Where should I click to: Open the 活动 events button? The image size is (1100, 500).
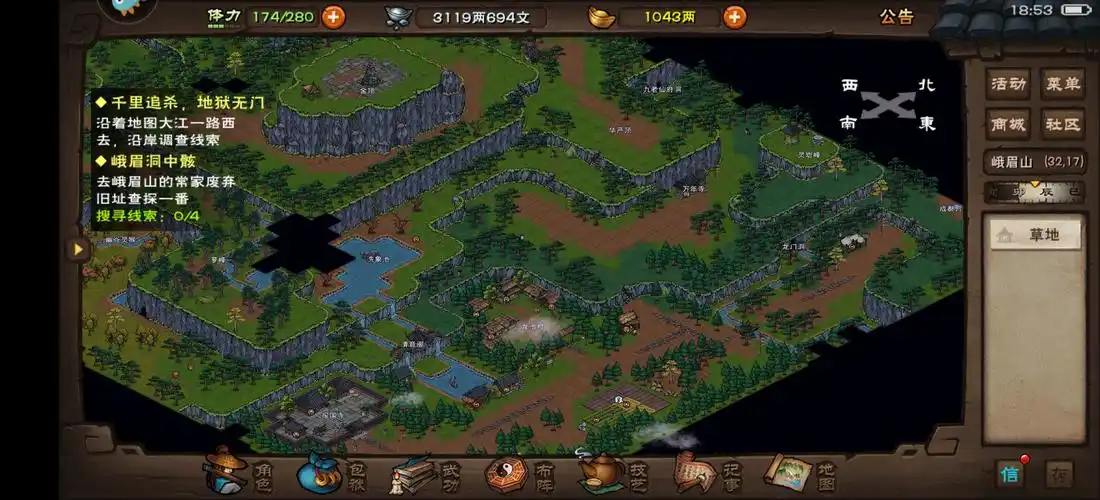(1008, 84)
